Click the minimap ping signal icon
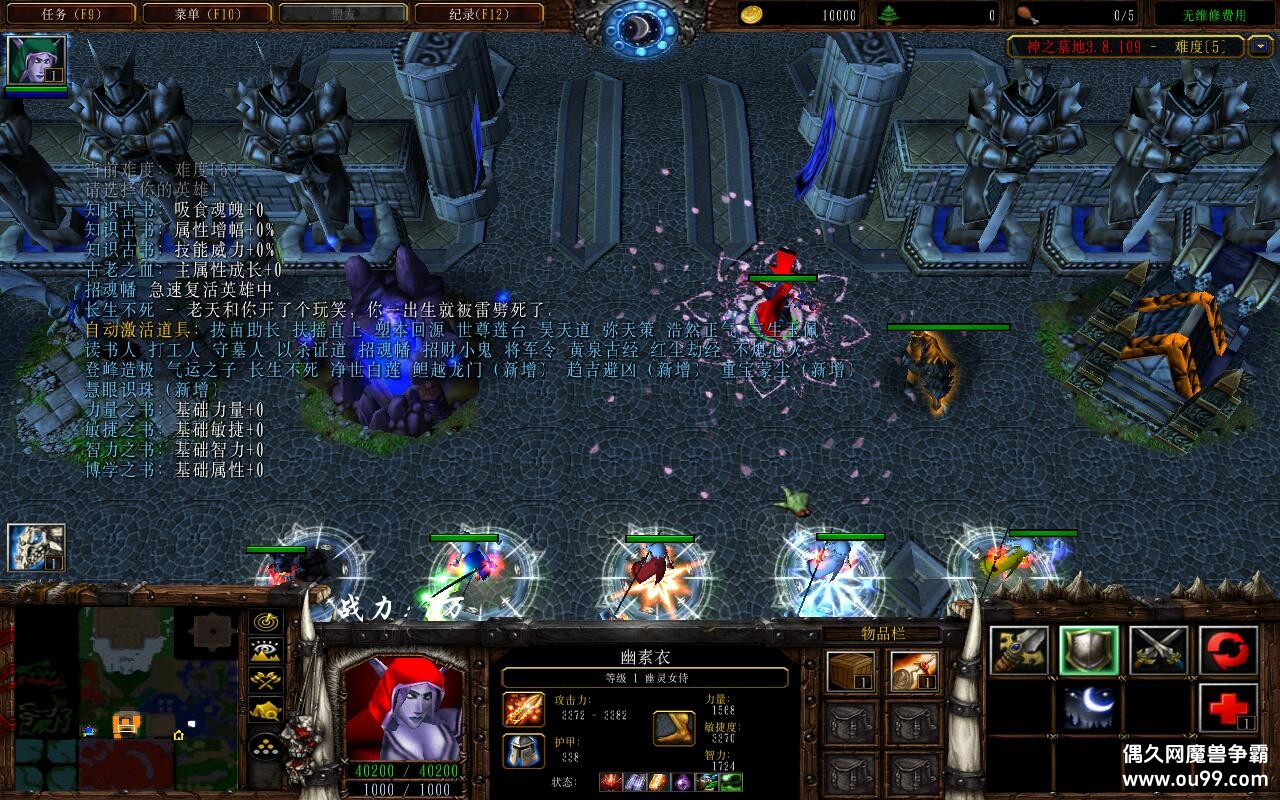The image size is (1280, 800). [x=264, y=621]
